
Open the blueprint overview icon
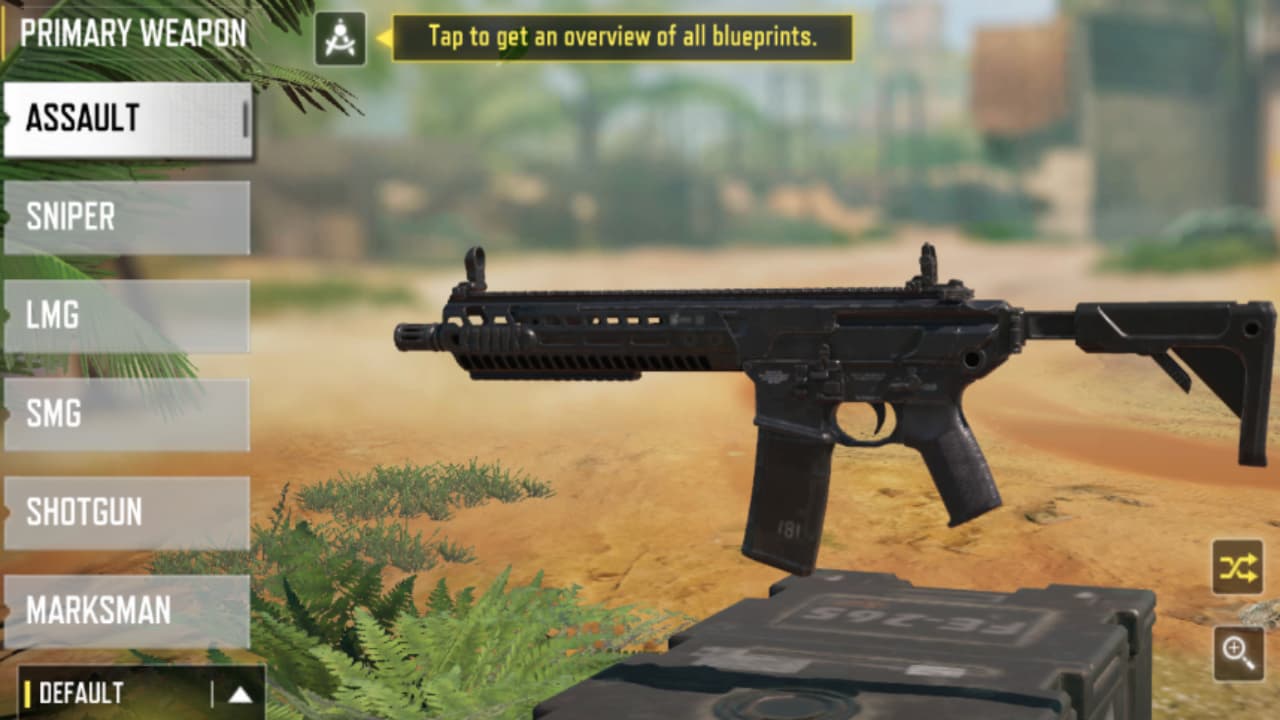[x=340, y=37]
